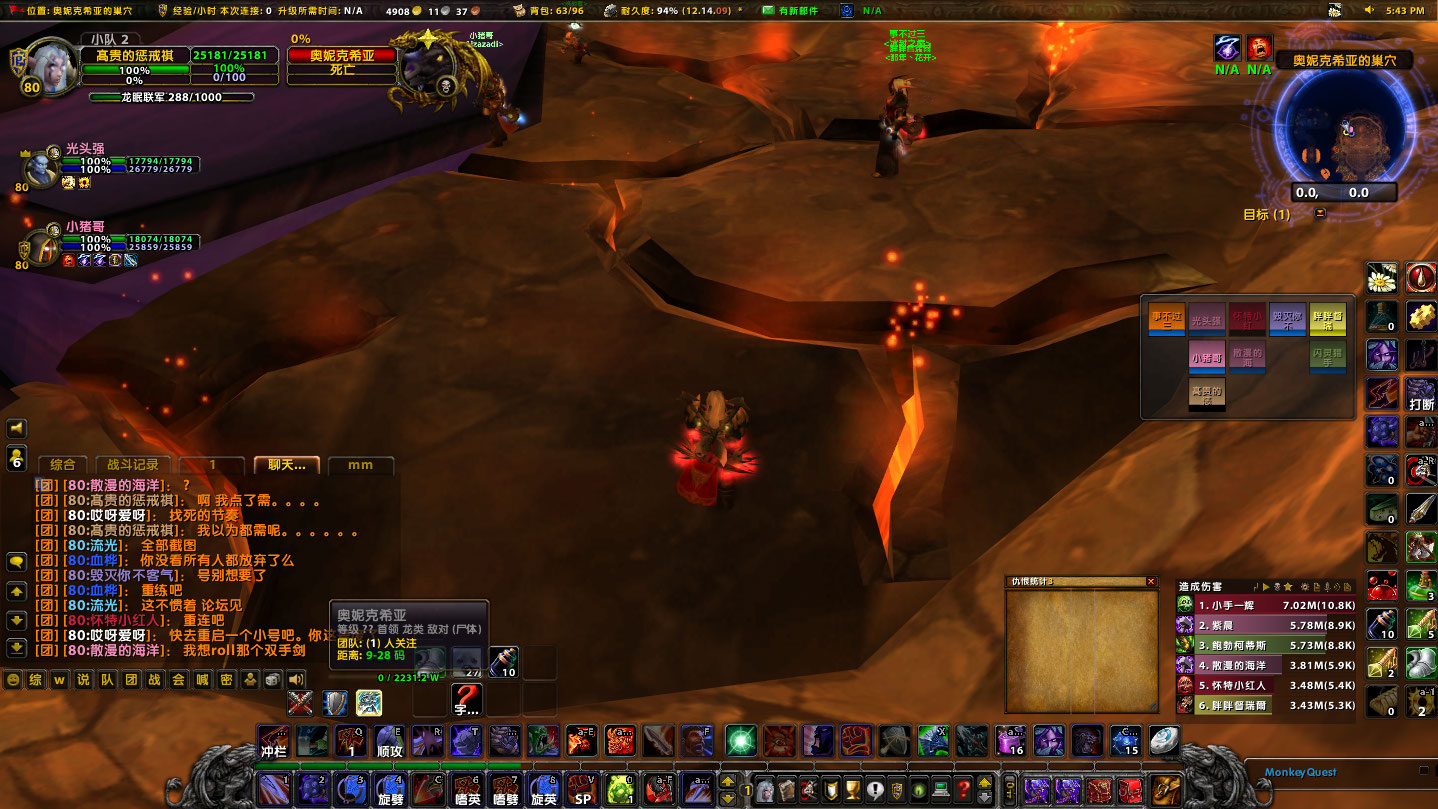1438x809 pixels.
Task: Click the minimap tracking icon below 目标 (1)
Action: pyautogui.click(x=1320, y=214)
